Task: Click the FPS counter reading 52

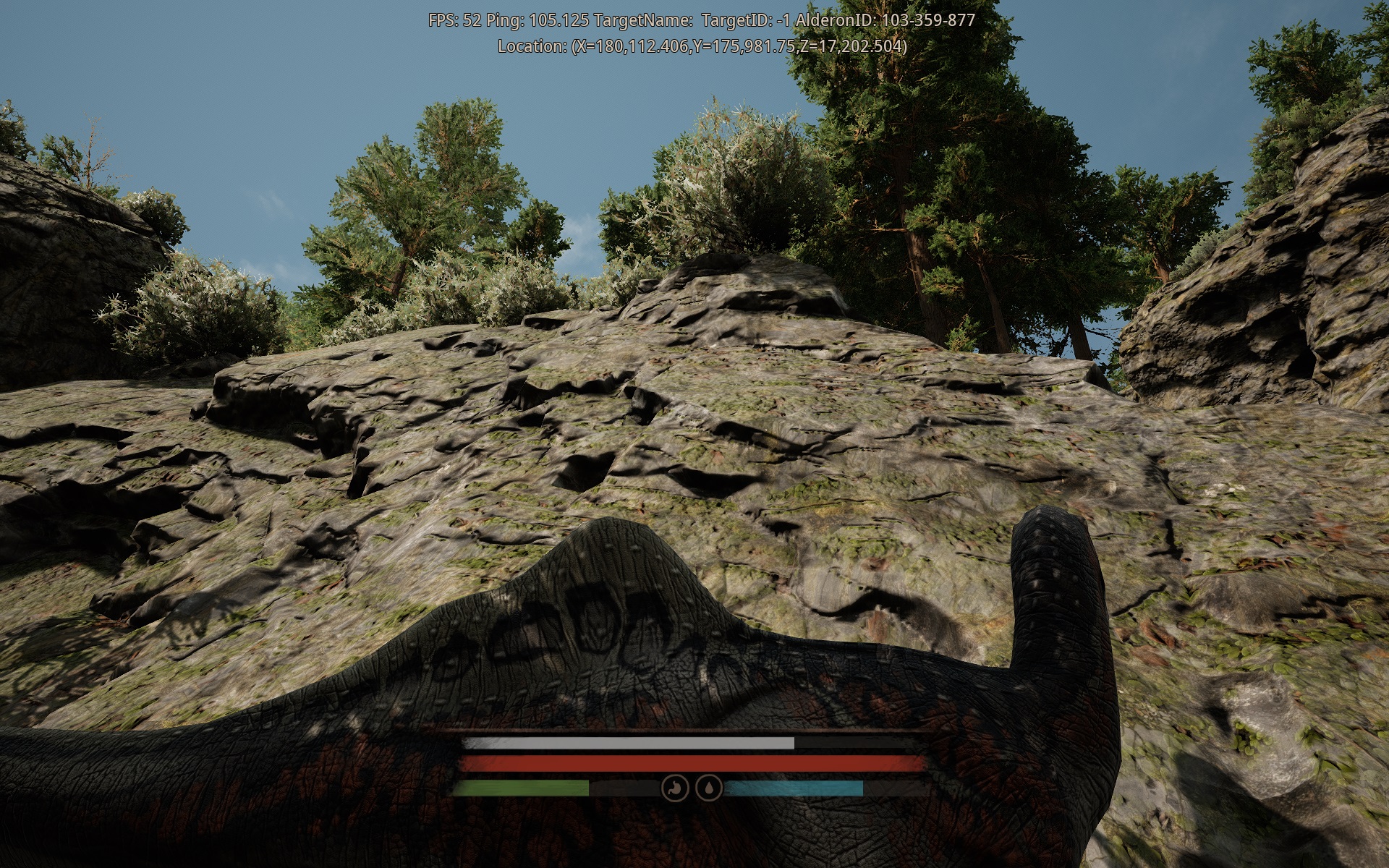Action: point(455,20)
